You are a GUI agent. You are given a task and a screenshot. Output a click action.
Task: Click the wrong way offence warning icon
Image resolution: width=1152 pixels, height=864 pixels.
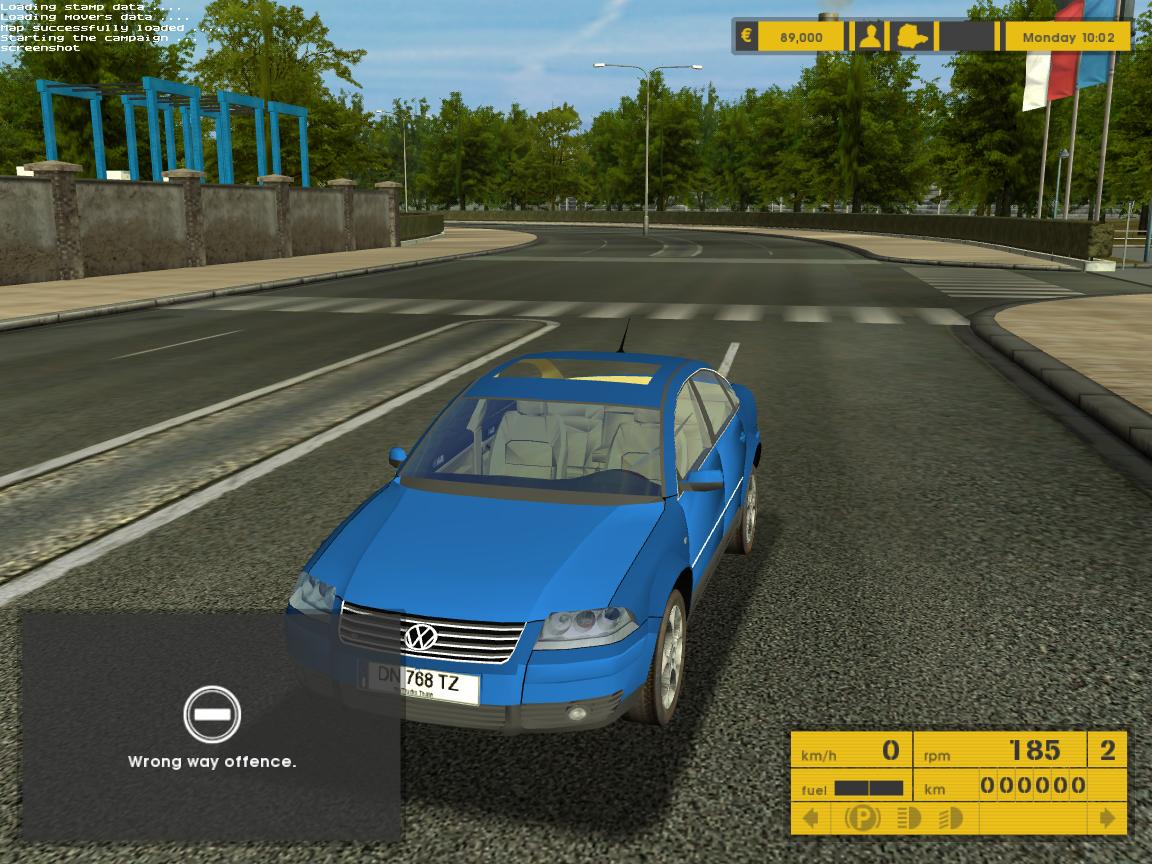pos(212,714)
